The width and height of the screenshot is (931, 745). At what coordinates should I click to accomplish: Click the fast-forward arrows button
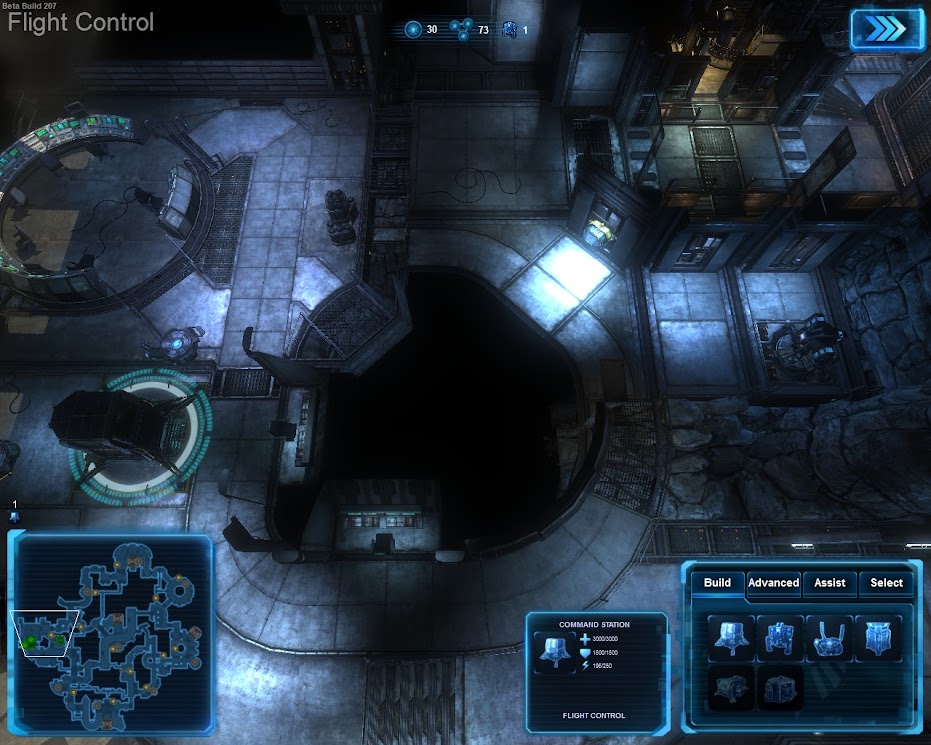coord(884,28)
